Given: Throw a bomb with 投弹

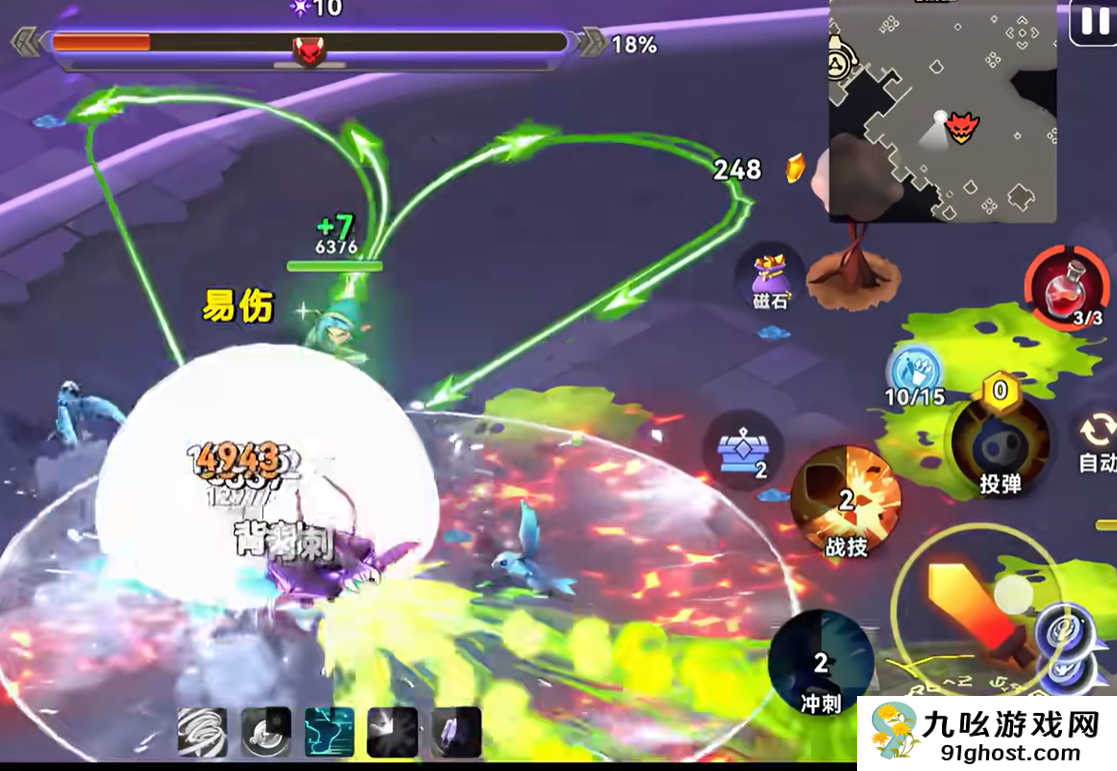Looking at the screenshot, I should pyautogui.click(x=999, y=440).
